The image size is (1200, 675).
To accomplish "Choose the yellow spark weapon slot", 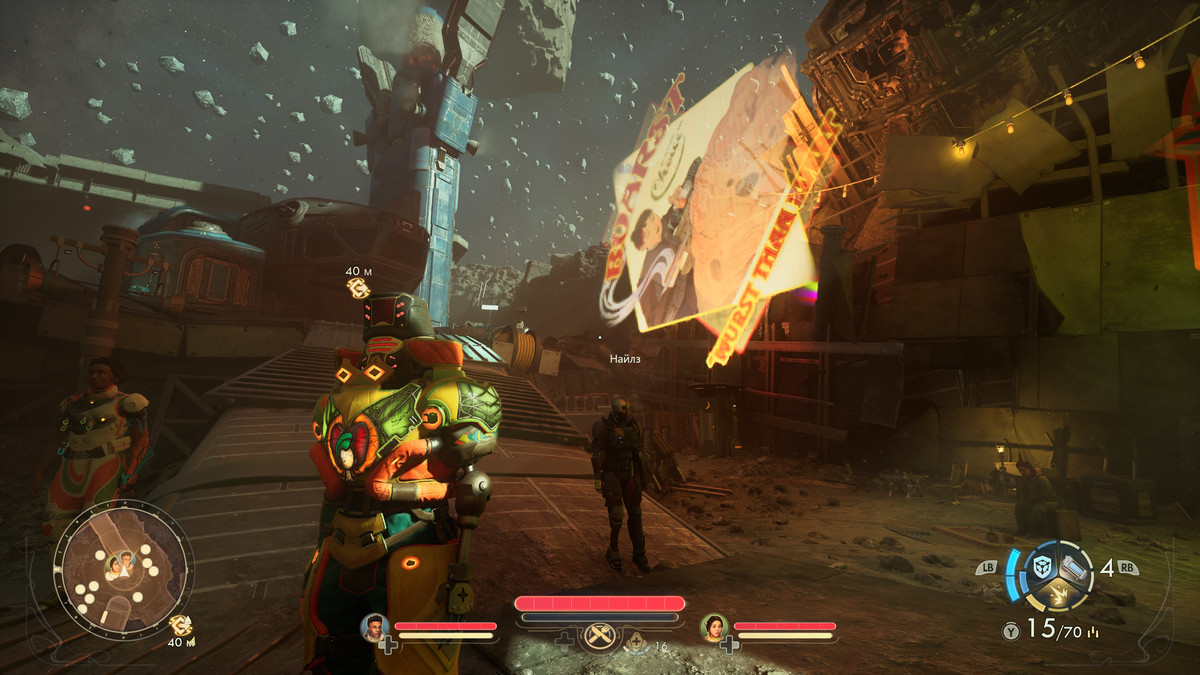I will [x=1058, y=594].
